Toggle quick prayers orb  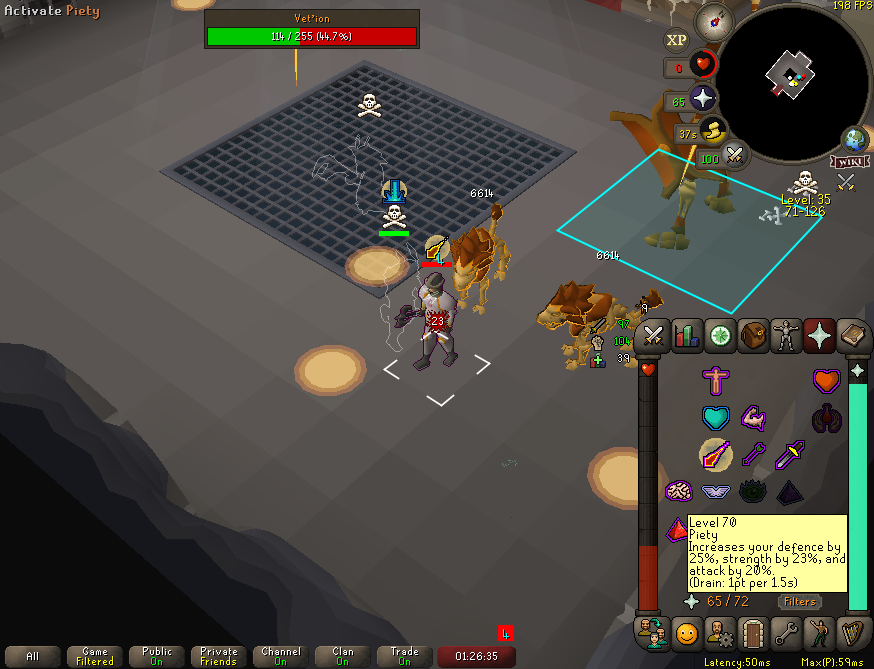[702, 99]
